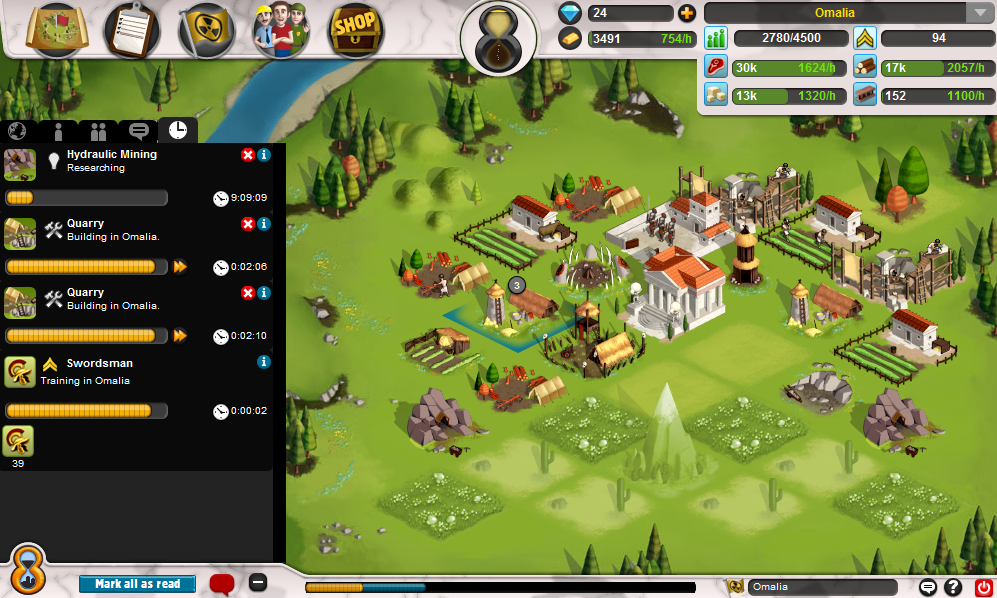
Task: Expand the Omalia city dropdown
Action: click(977, 13)
